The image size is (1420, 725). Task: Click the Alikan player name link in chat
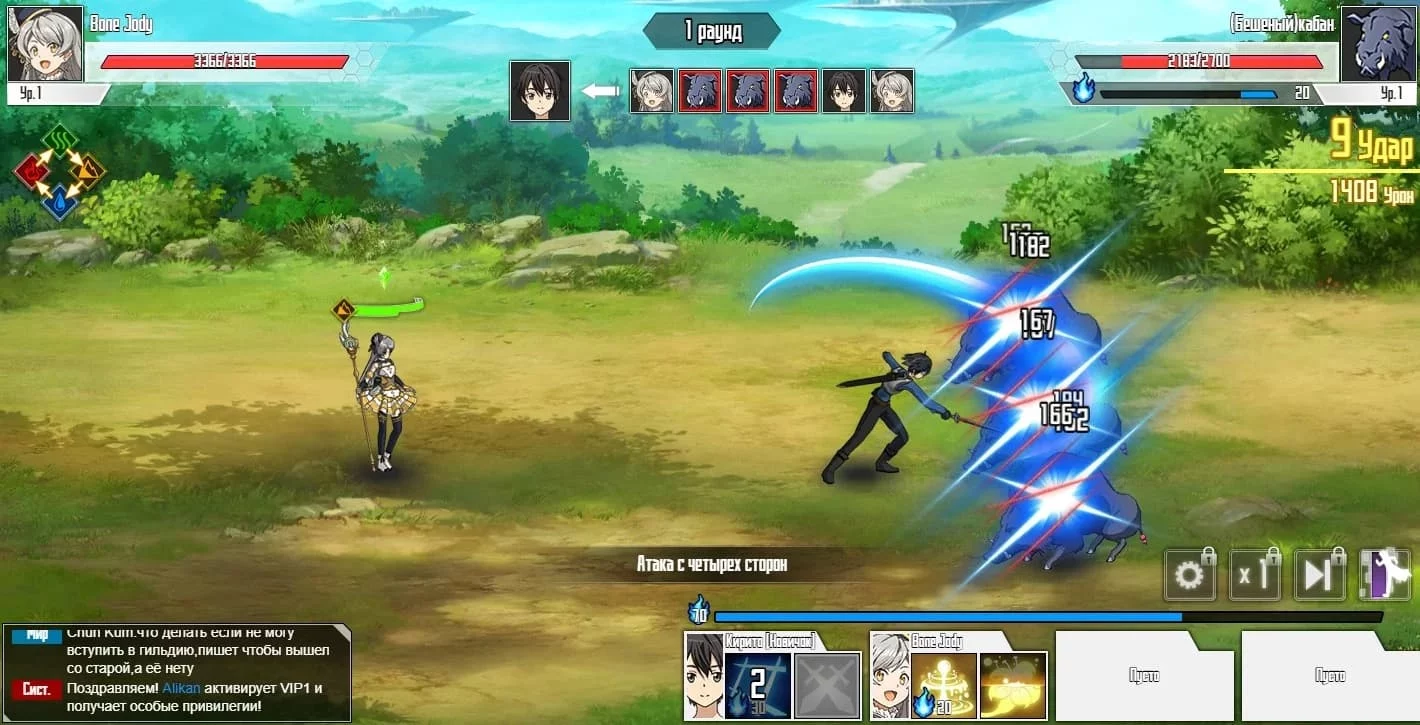[180, 689]
